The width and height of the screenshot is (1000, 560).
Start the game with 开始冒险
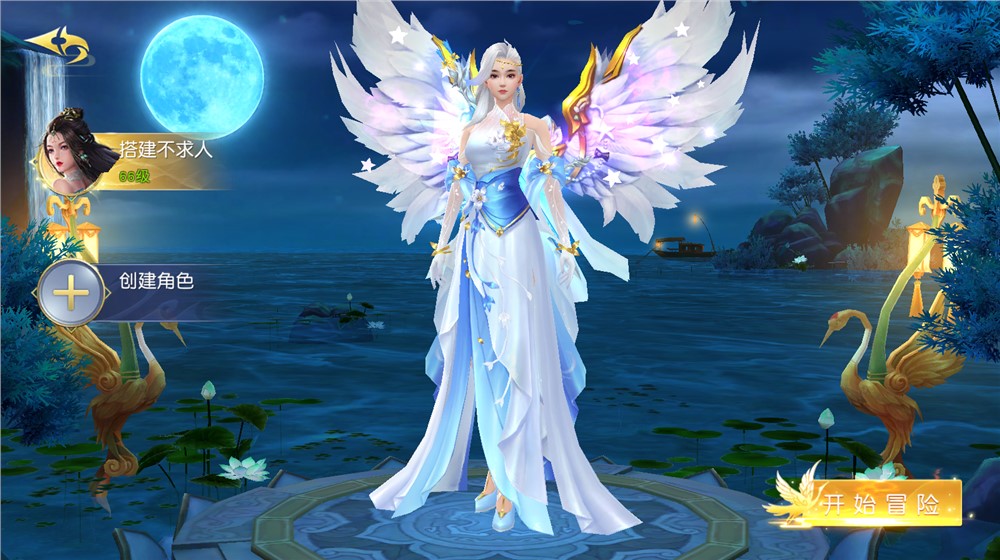pos(880,504)
